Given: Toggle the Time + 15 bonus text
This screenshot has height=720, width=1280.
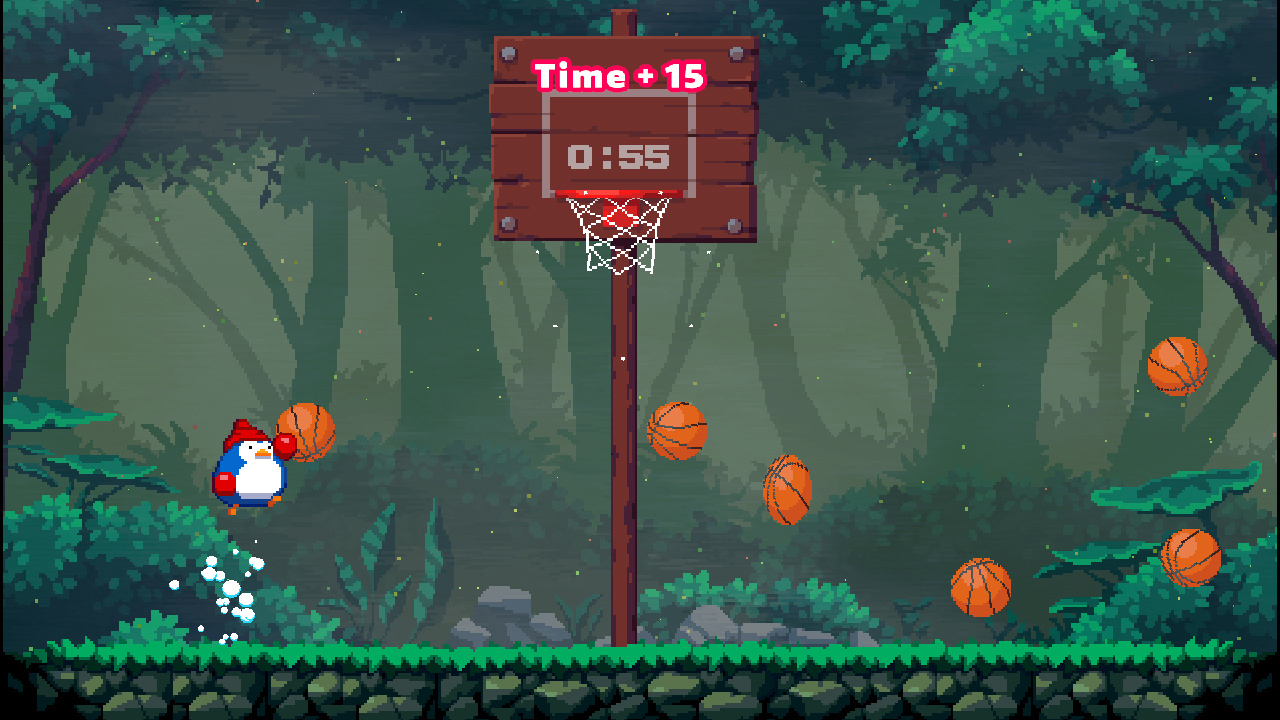Looking at the screenshot, I should pyautogui.click(x=617, y=75).
